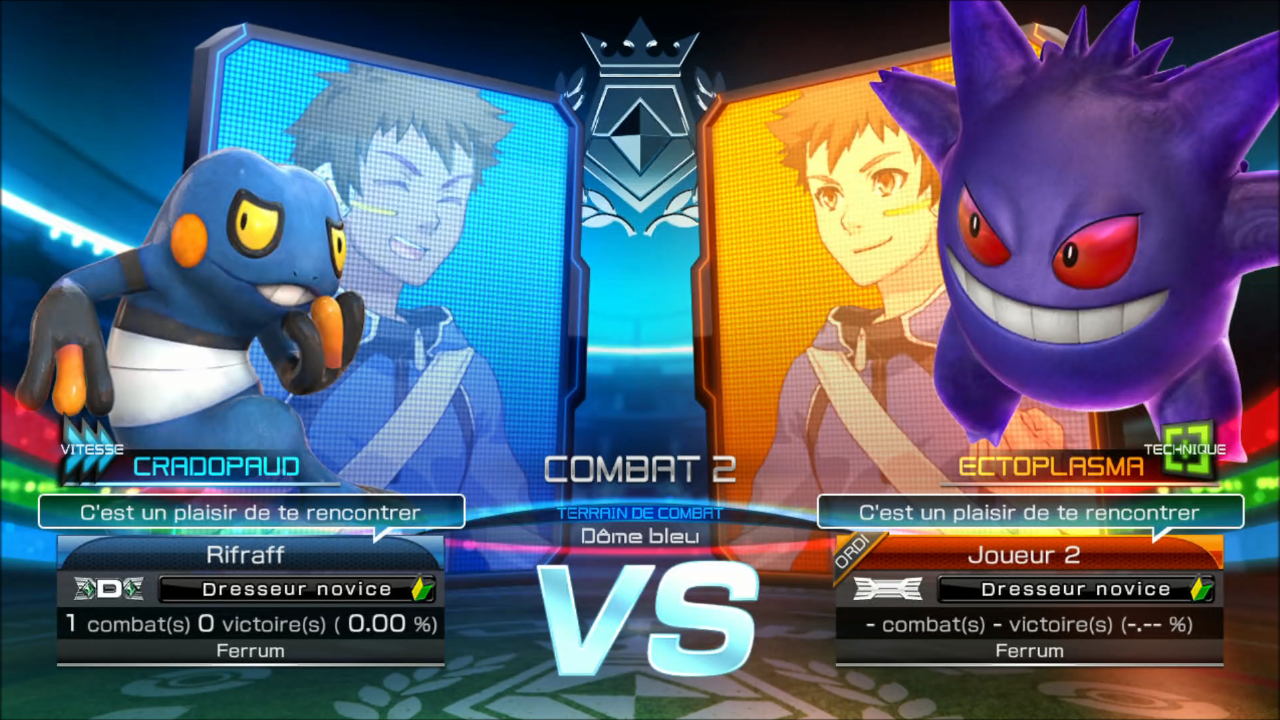Click the Rifraff player name panel
Image resolution: width=1280 pixels, height=720 pixels.
(251, 554)
